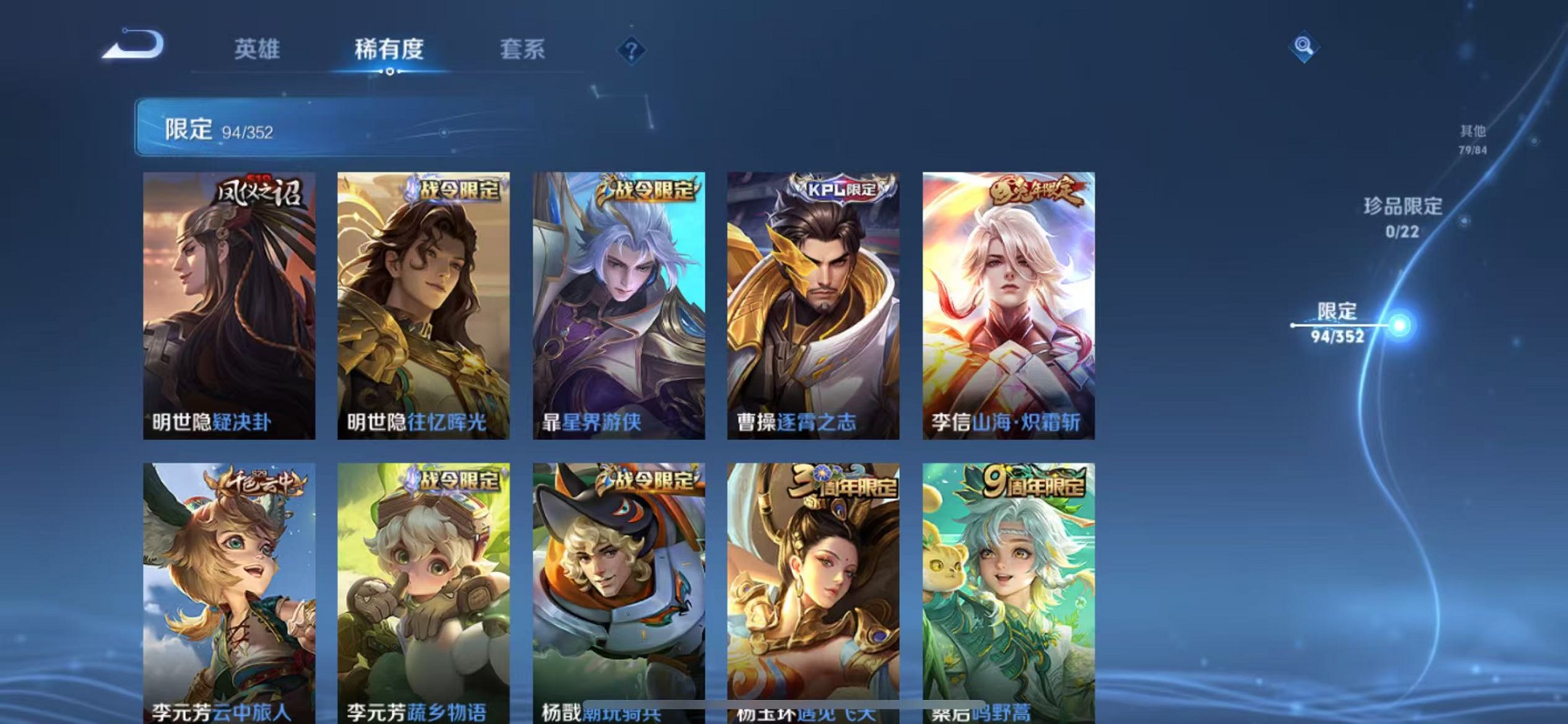This screenshot has width=1568, height=724.
Task: Switch to the 英雄 tab
Action: pos(254,50)
